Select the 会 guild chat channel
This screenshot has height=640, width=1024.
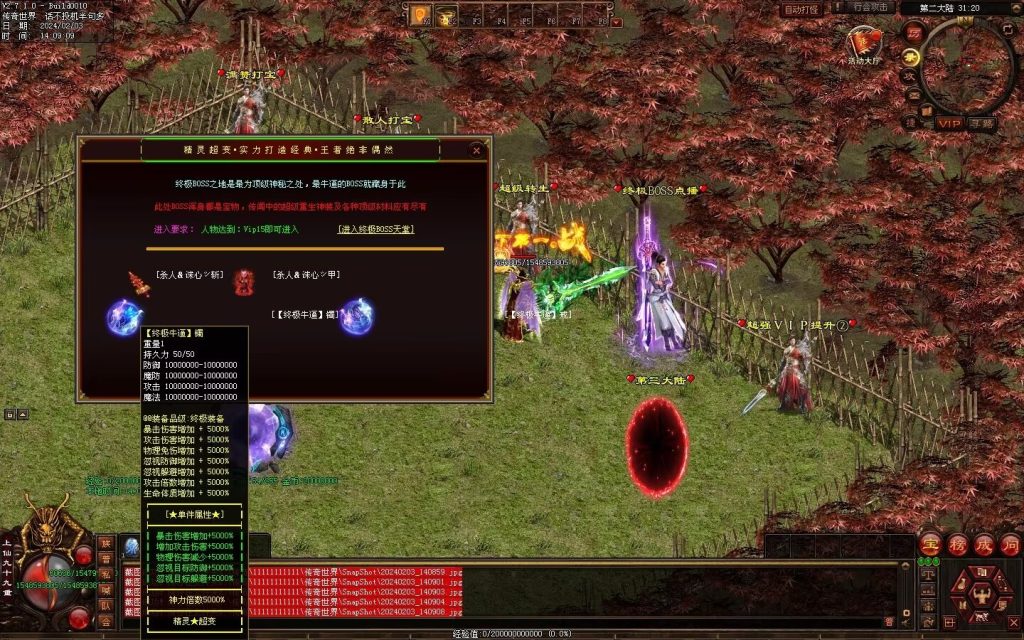point(105,621)
